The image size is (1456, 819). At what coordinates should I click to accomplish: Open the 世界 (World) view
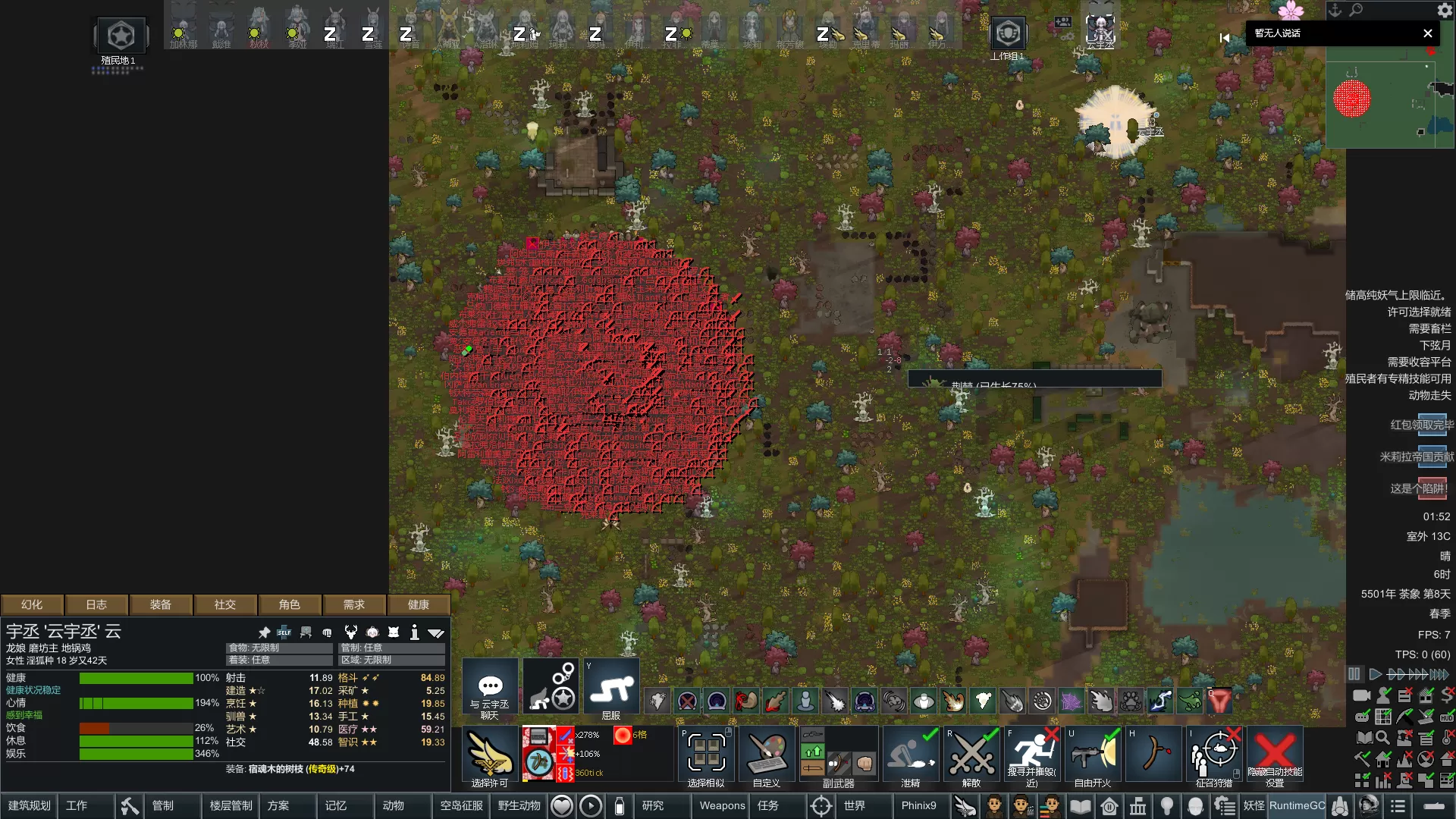click(x=854, y=805)
